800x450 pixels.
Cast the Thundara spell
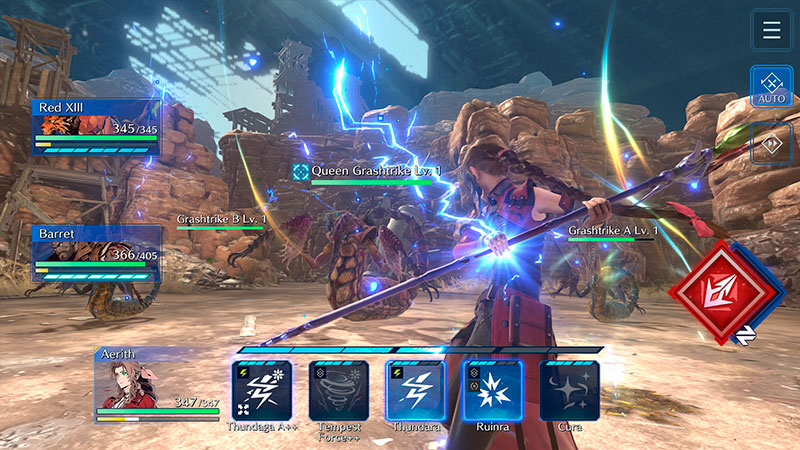[416, 390]
